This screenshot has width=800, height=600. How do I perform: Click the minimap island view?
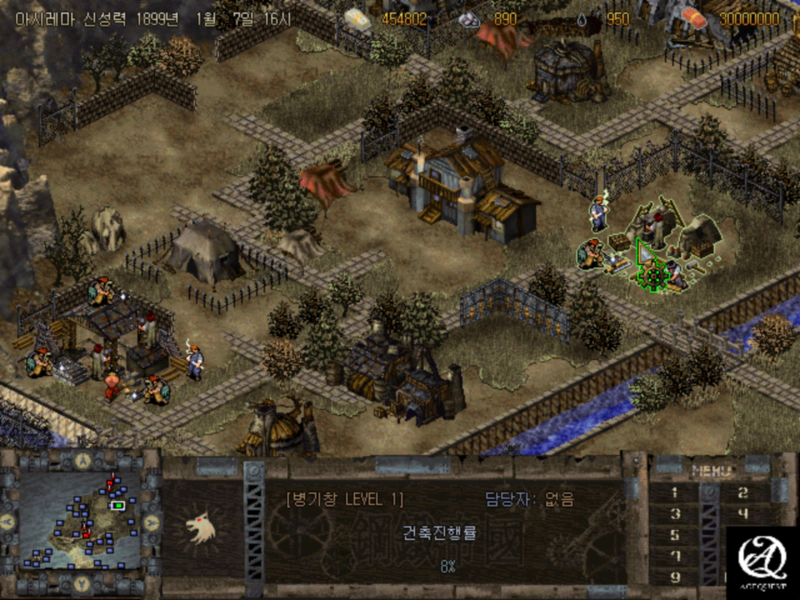81,521
